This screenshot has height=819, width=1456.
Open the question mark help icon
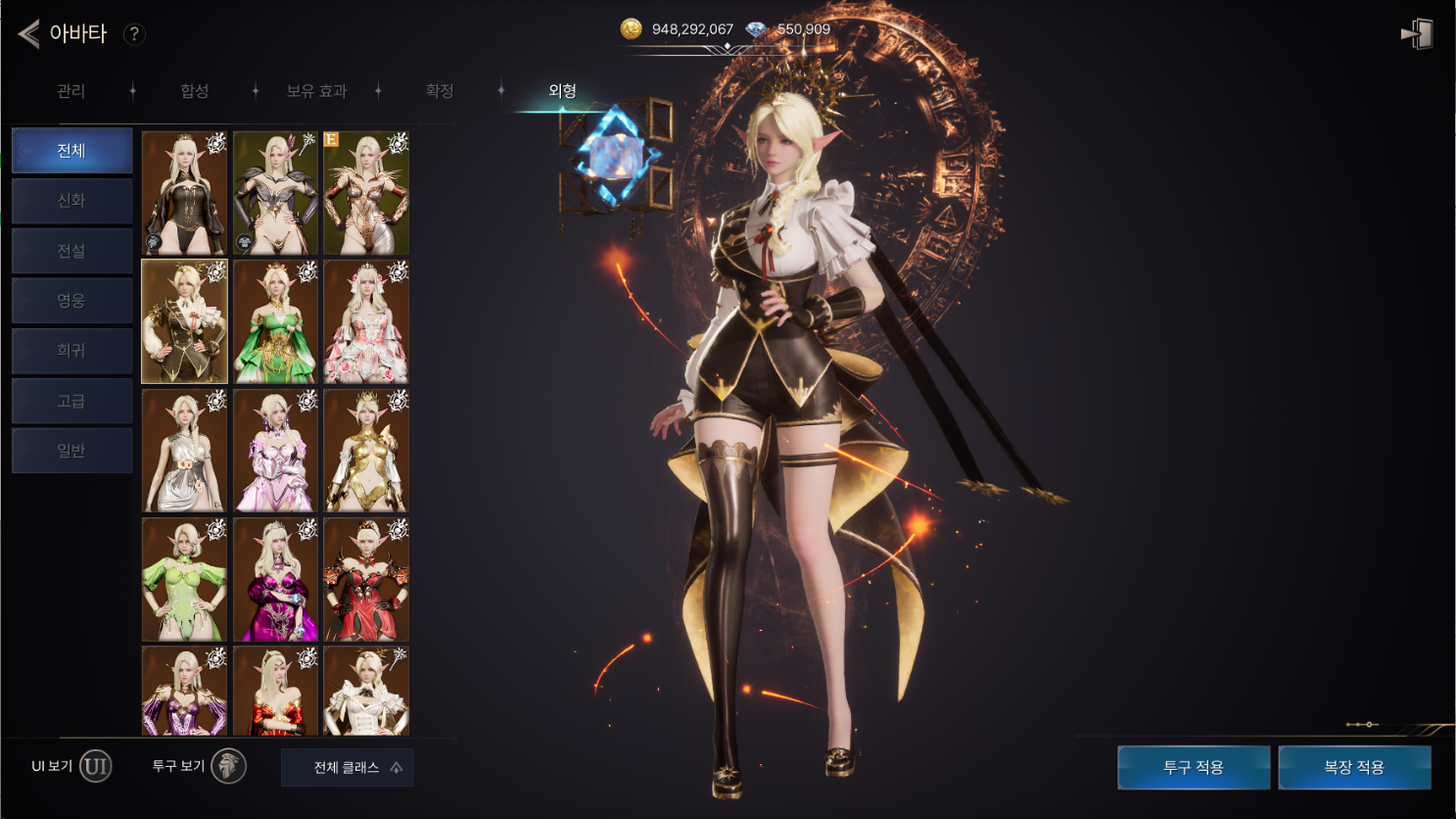(x=134, y=34)
